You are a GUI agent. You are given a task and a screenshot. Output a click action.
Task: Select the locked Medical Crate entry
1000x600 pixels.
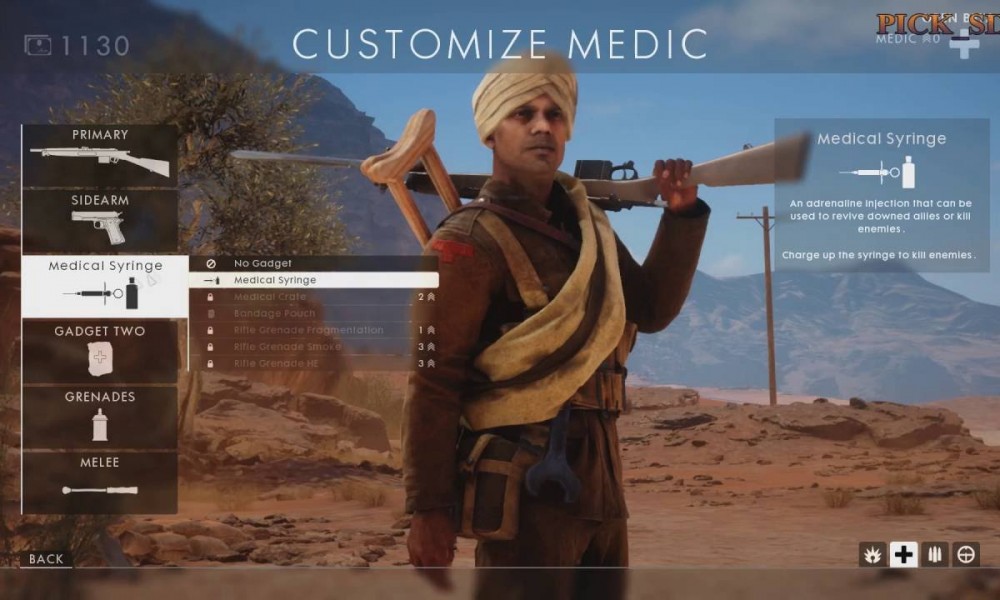coord(313,297)
